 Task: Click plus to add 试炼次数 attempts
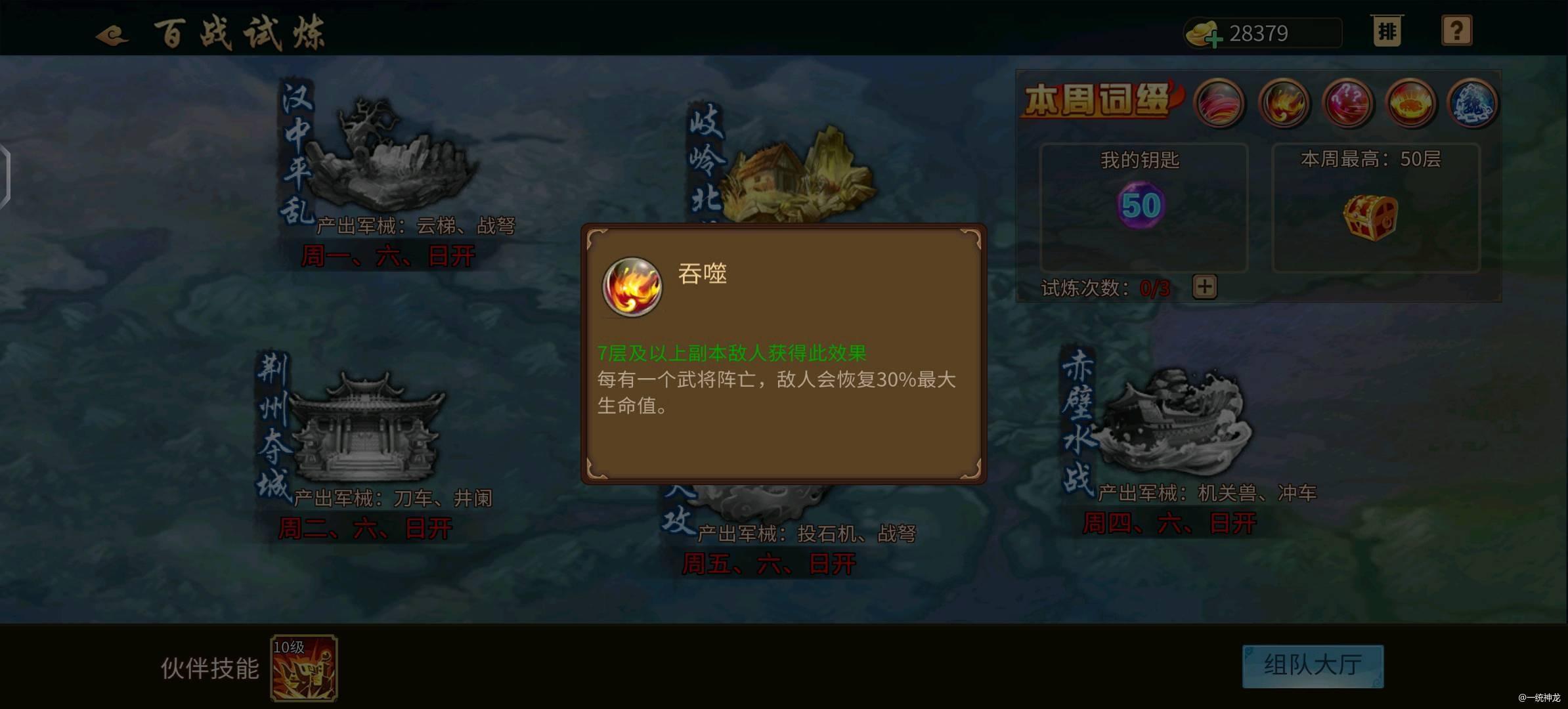pyautogui.click(x=1204, y=287)
